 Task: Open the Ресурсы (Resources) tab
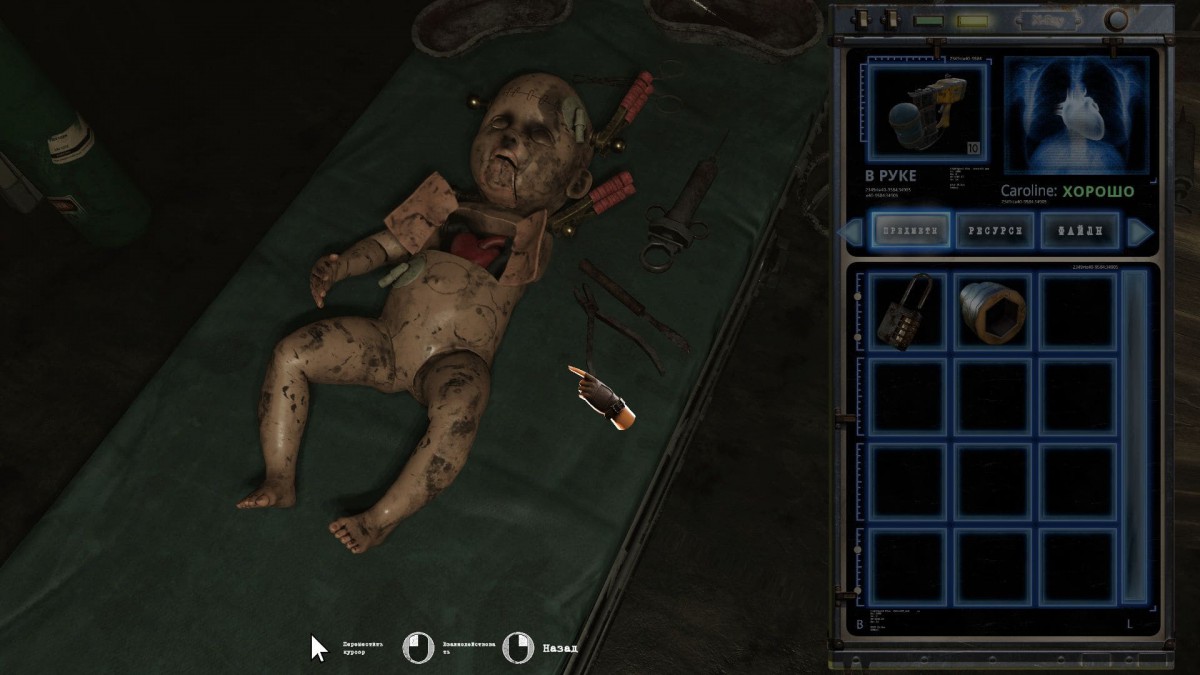point(994,231)
